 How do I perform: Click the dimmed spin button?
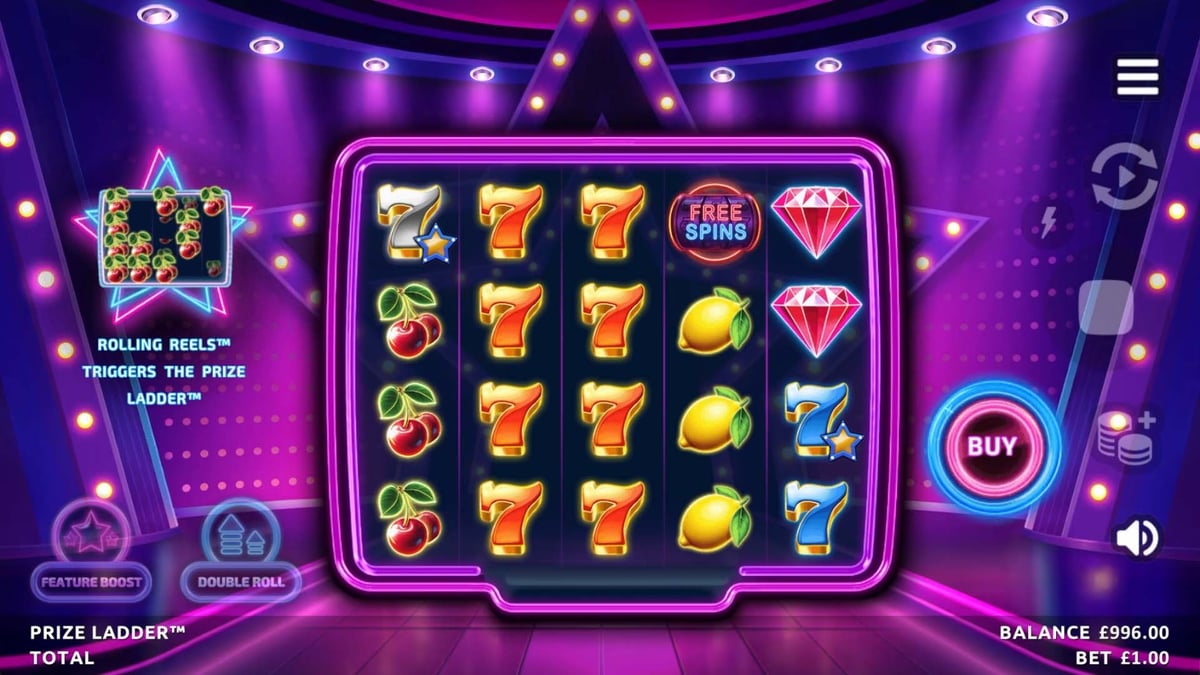(1106, 307)
